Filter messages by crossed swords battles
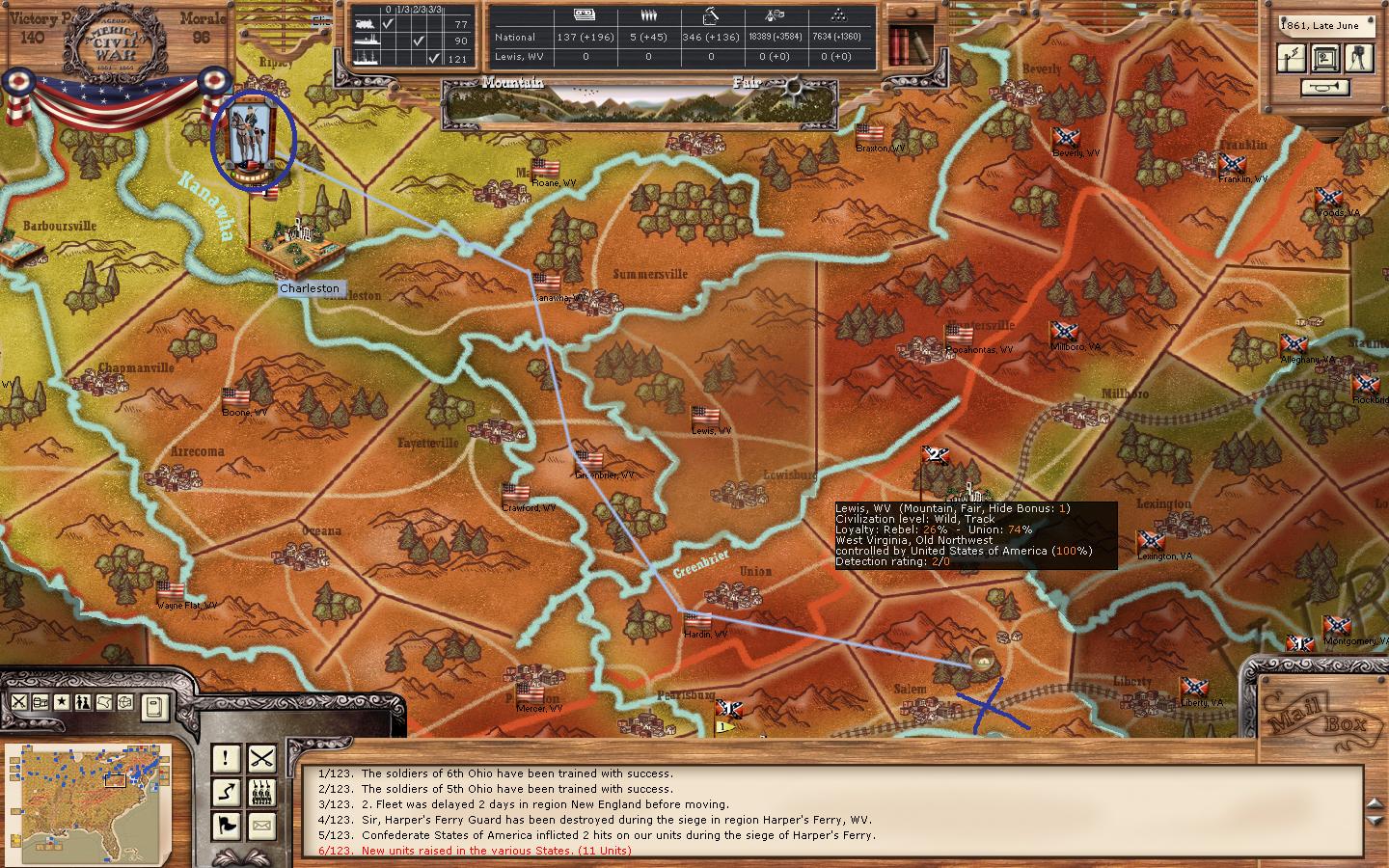This screenshot has width=1389, height=868. coord(261,759)
